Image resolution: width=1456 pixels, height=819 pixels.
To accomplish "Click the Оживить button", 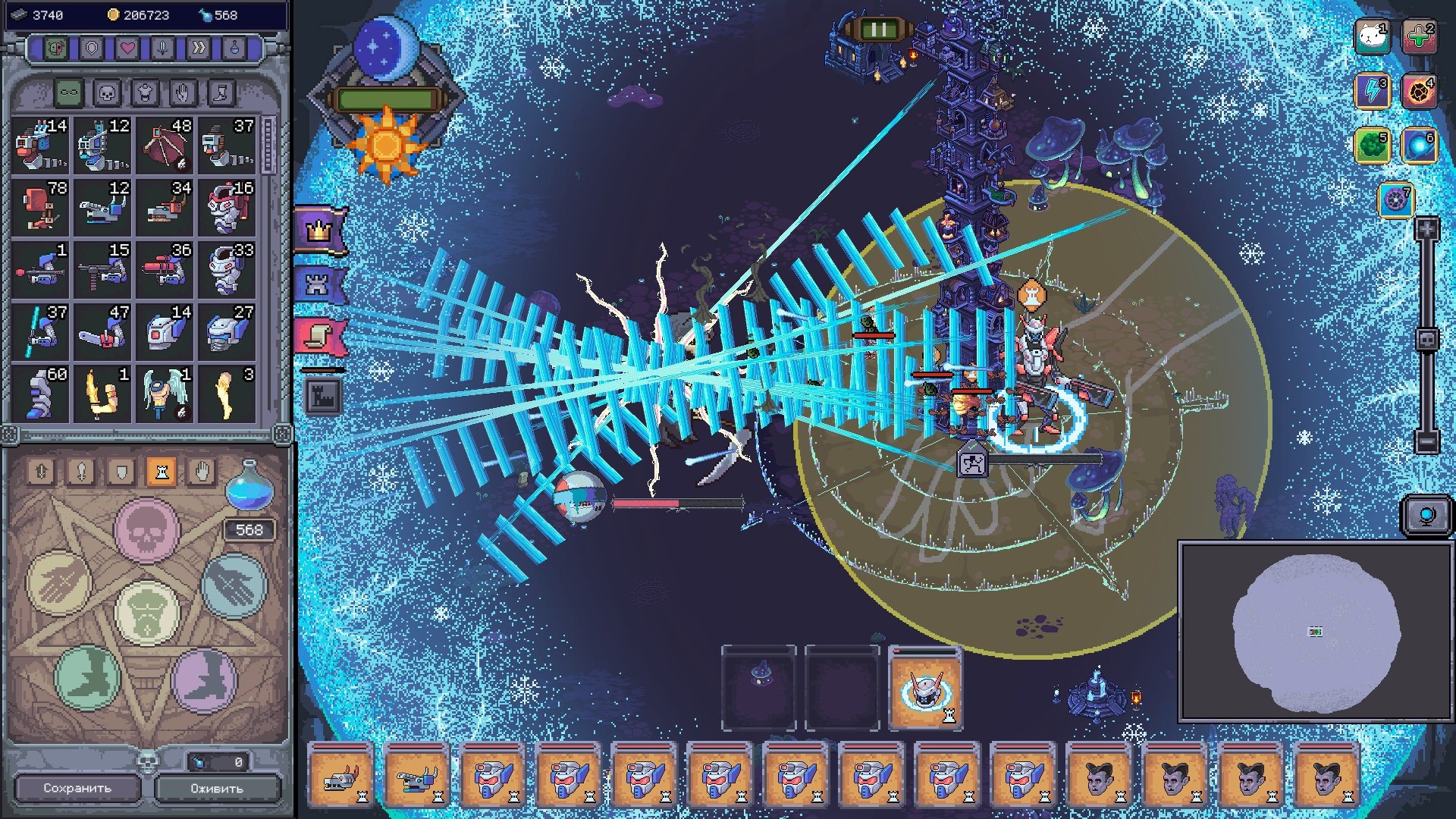I will [x=217, y=788].
